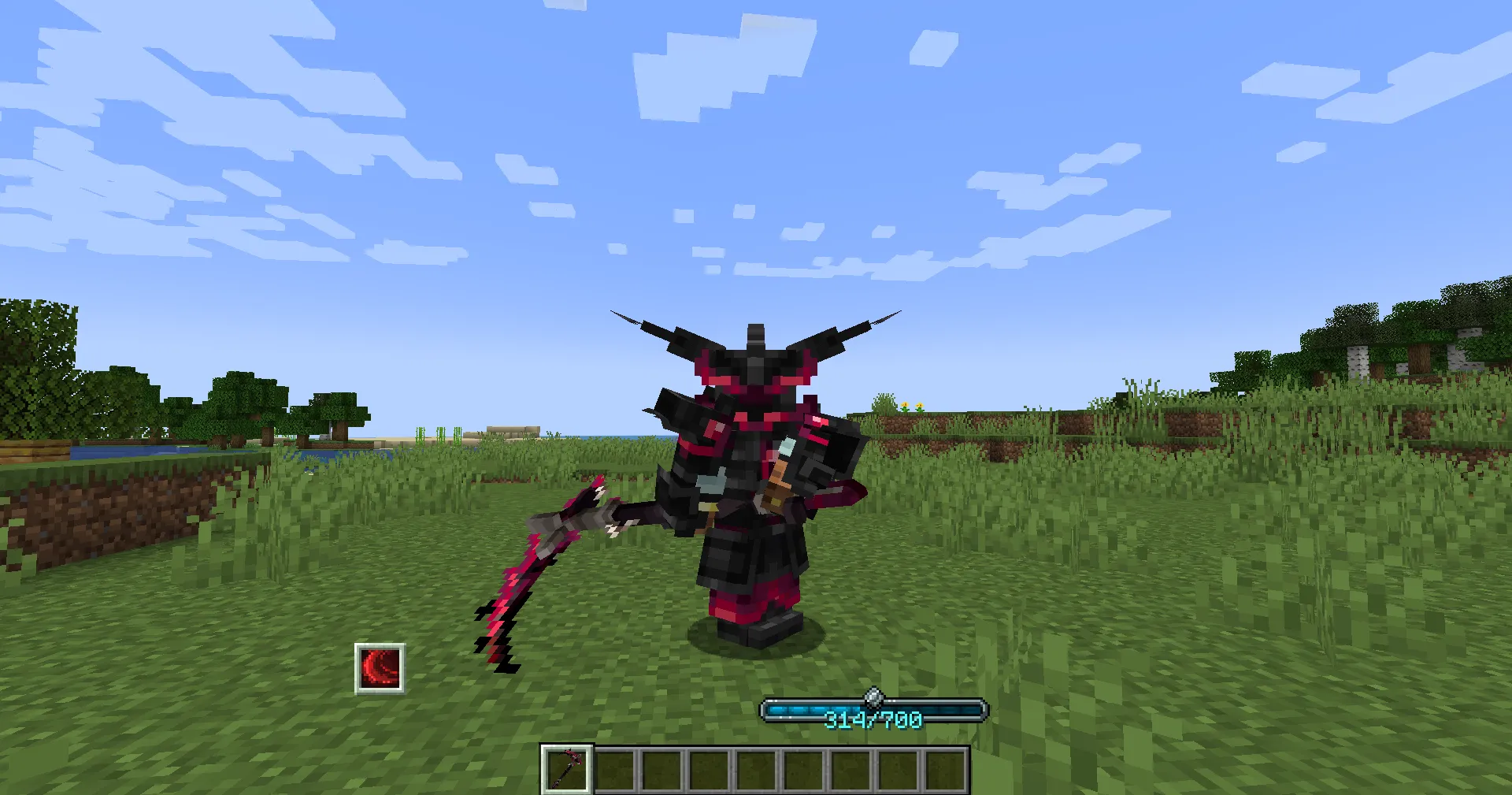The image size is (1512, 795).
Task: Select the diamond icon above the mana bar
Action: pos(873,697)
